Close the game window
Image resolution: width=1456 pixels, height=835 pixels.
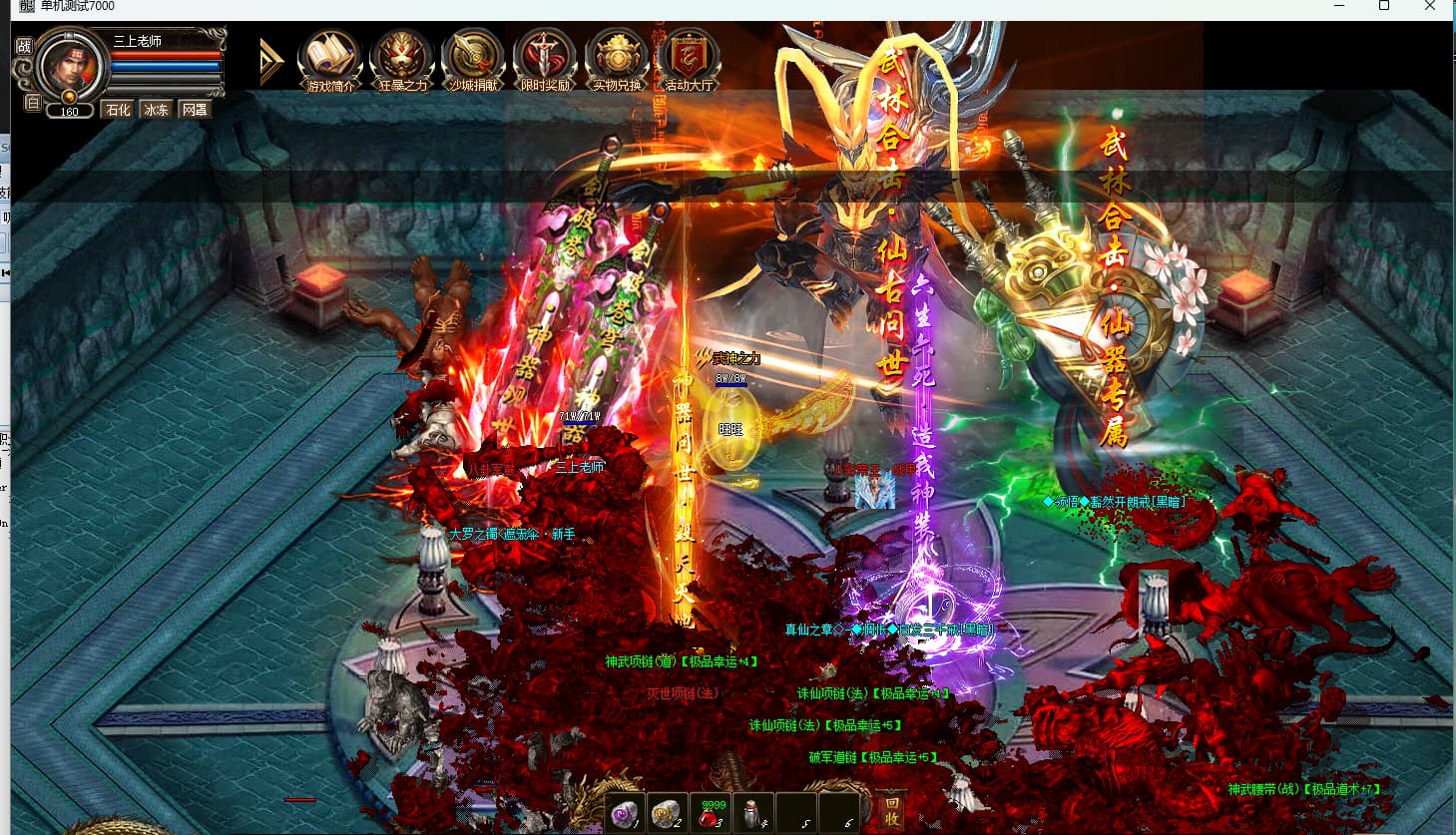pos(1430,6)
